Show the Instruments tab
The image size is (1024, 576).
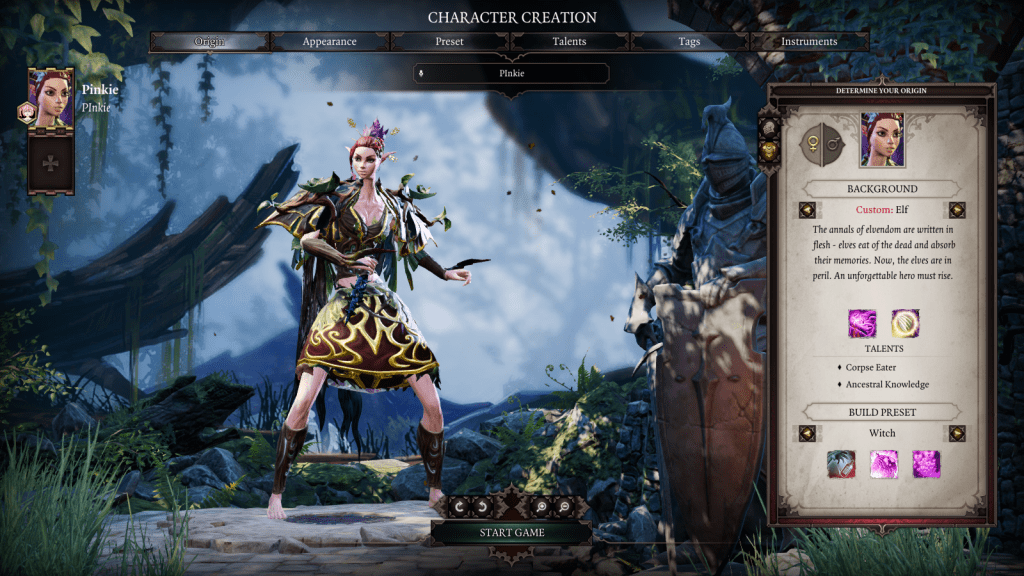(809, 42)
